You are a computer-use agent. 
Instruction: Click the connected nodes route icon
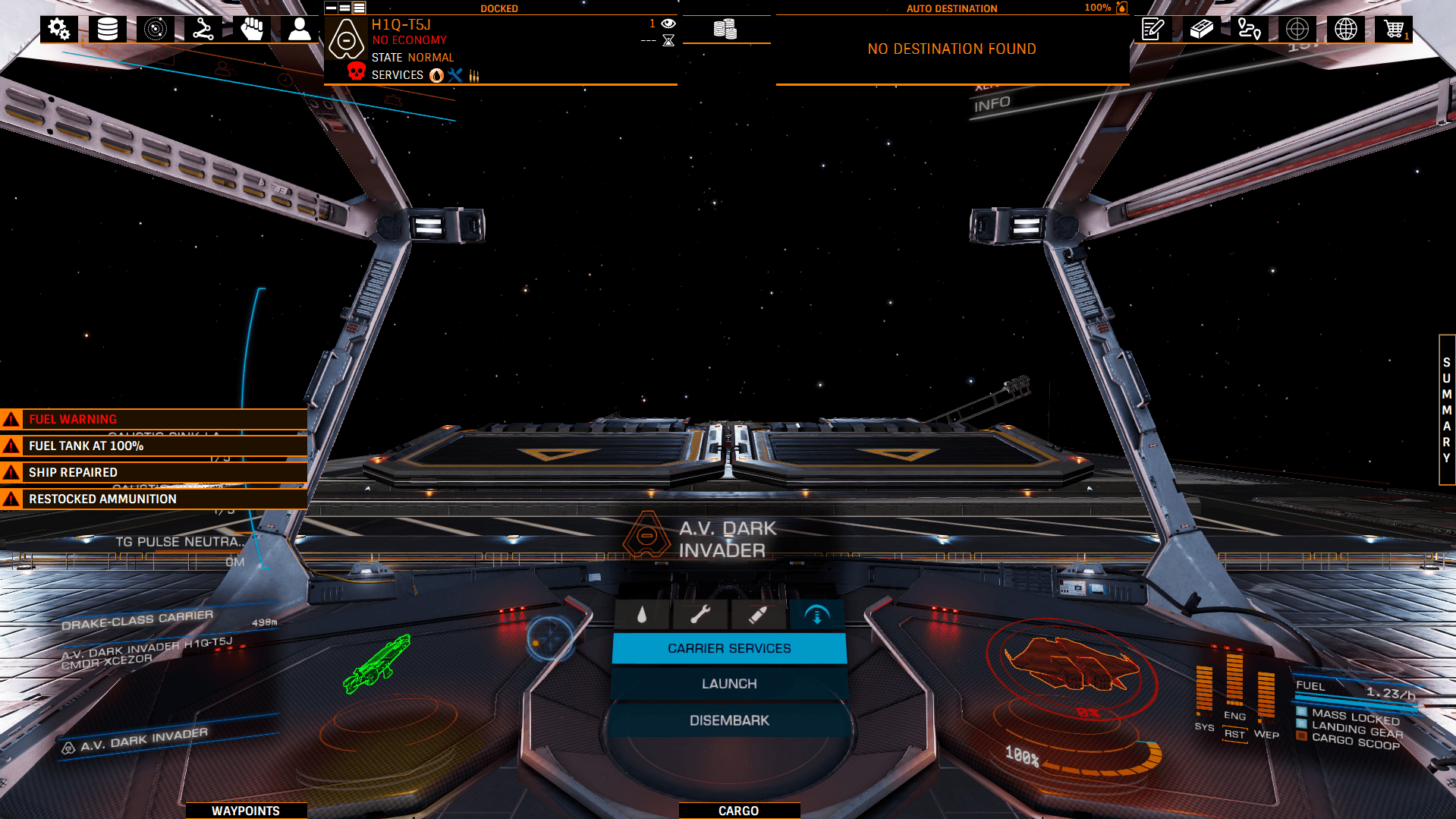pos(203,30)
